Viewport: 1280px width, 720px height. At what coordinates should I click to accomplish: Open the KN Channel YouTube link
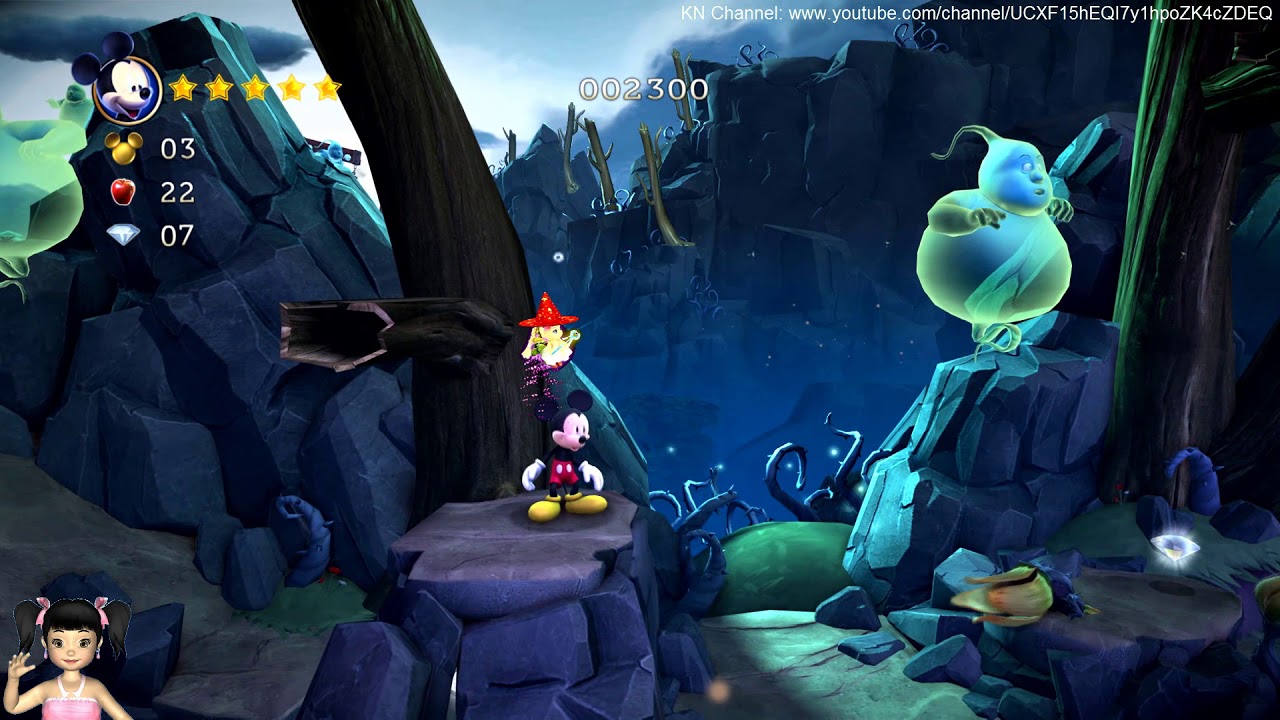[x=975, y=14]
